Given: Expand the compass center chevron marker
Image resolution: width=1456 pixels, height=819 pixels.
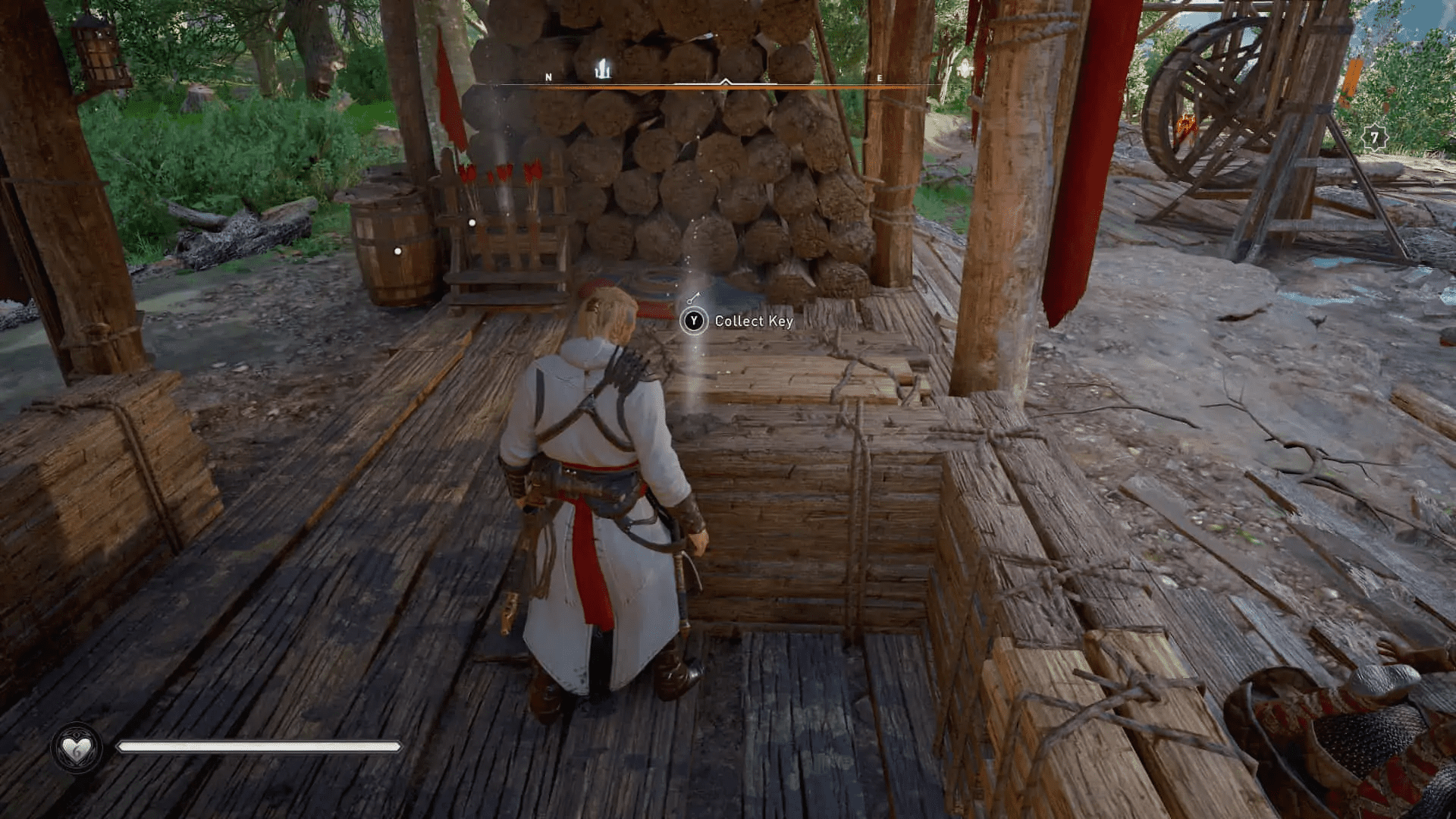Looking at the screenshot, I should [726, 81].
